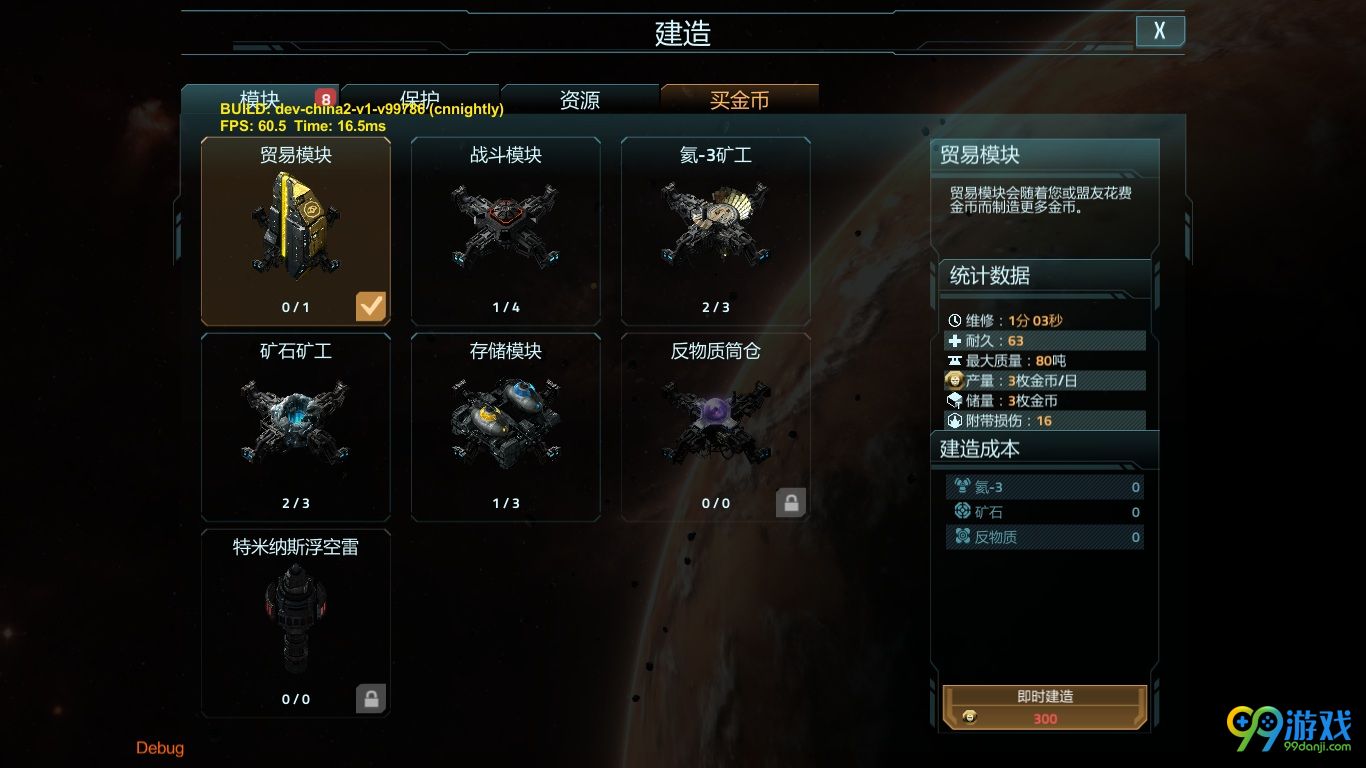Choose the locked 反物质筒仓 tile
This screenshot has height=768, width=1366.
(716, 427)
